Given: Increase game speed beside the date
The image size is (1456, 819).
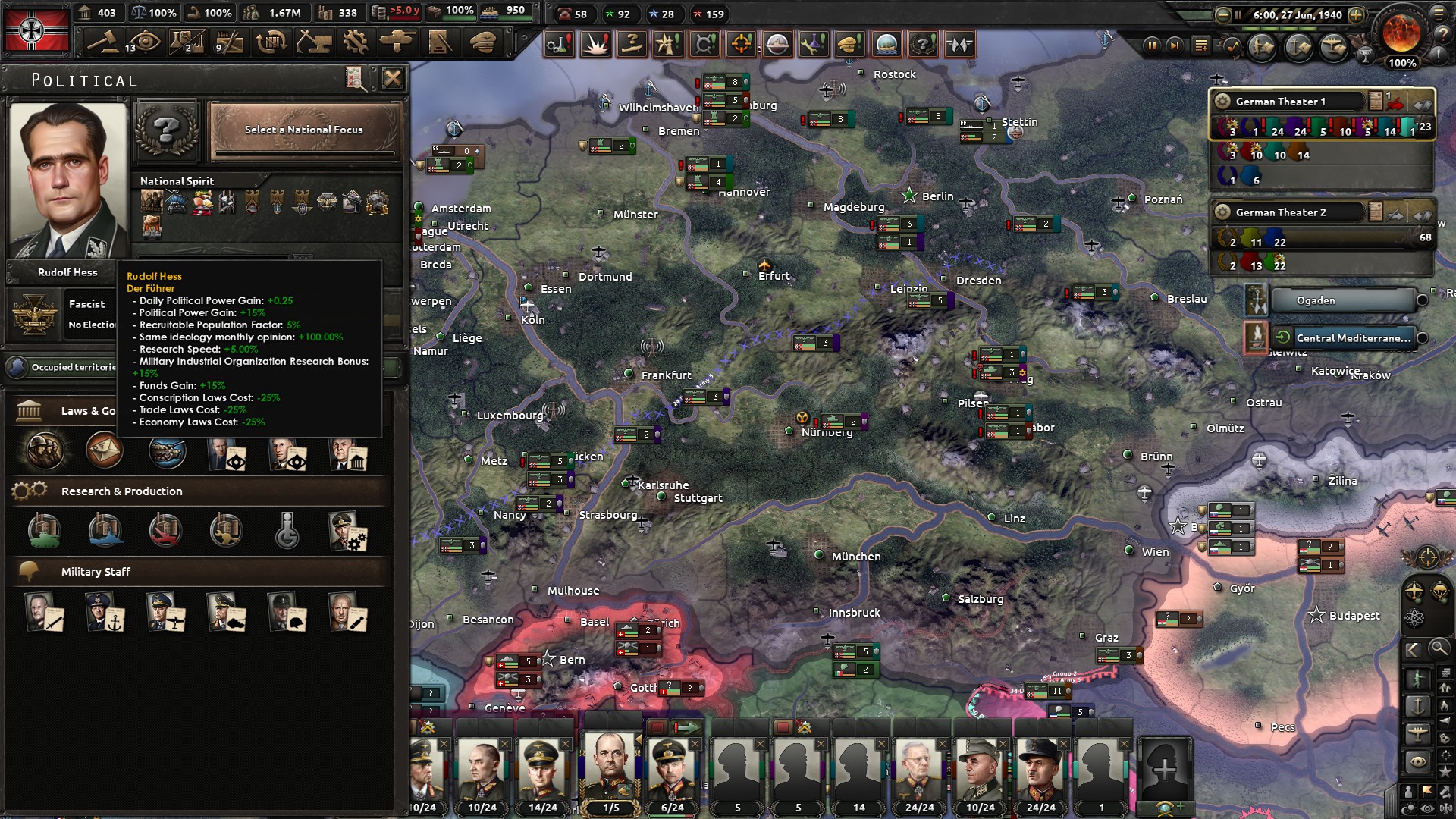Looking at the screenshot, I should [1357, 14].
